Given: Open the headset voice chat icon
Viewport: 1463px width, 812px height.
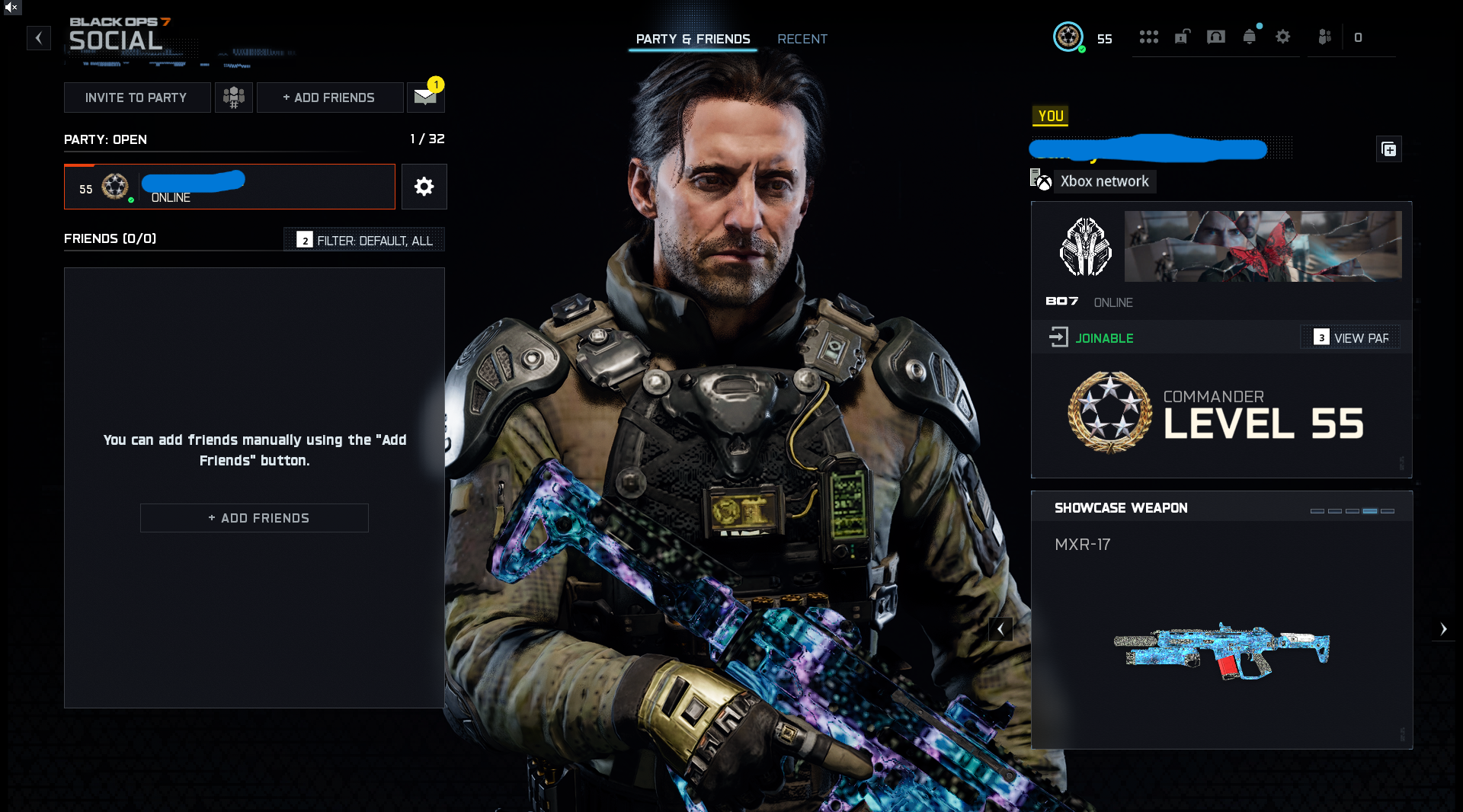Looking at the screenshot, I should click(x=1216, y=37).
